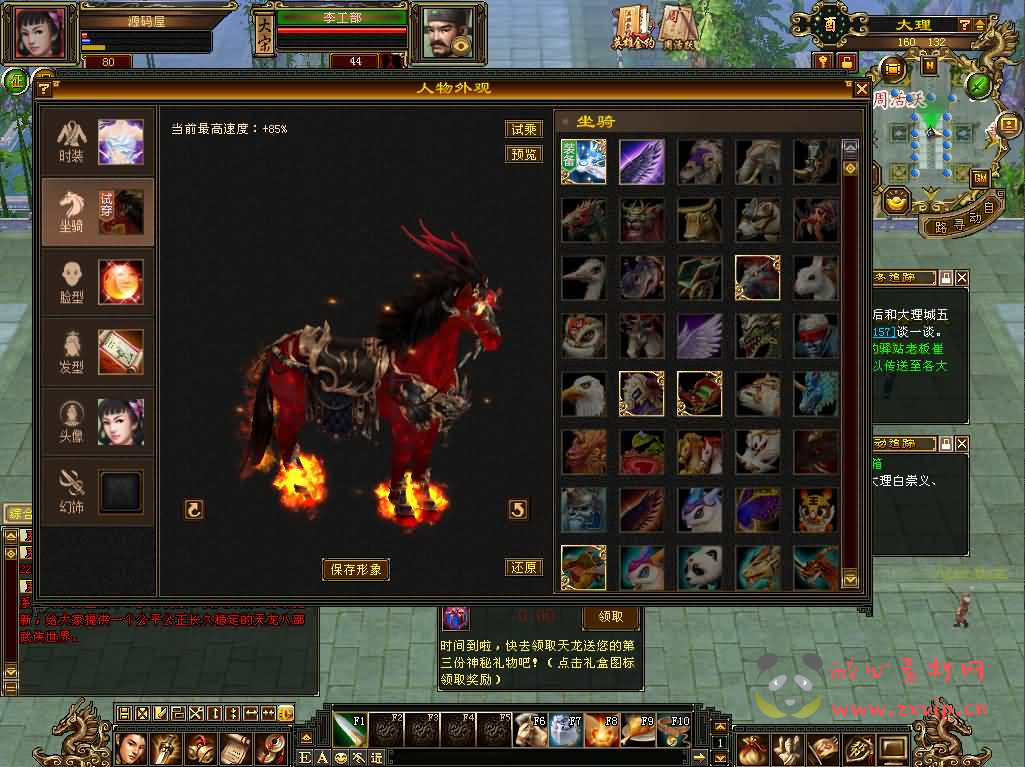The width and height of the screenshot is (1025, 767).
Task: Switch to the 时装 fashion tab
Action: [98, 142]
